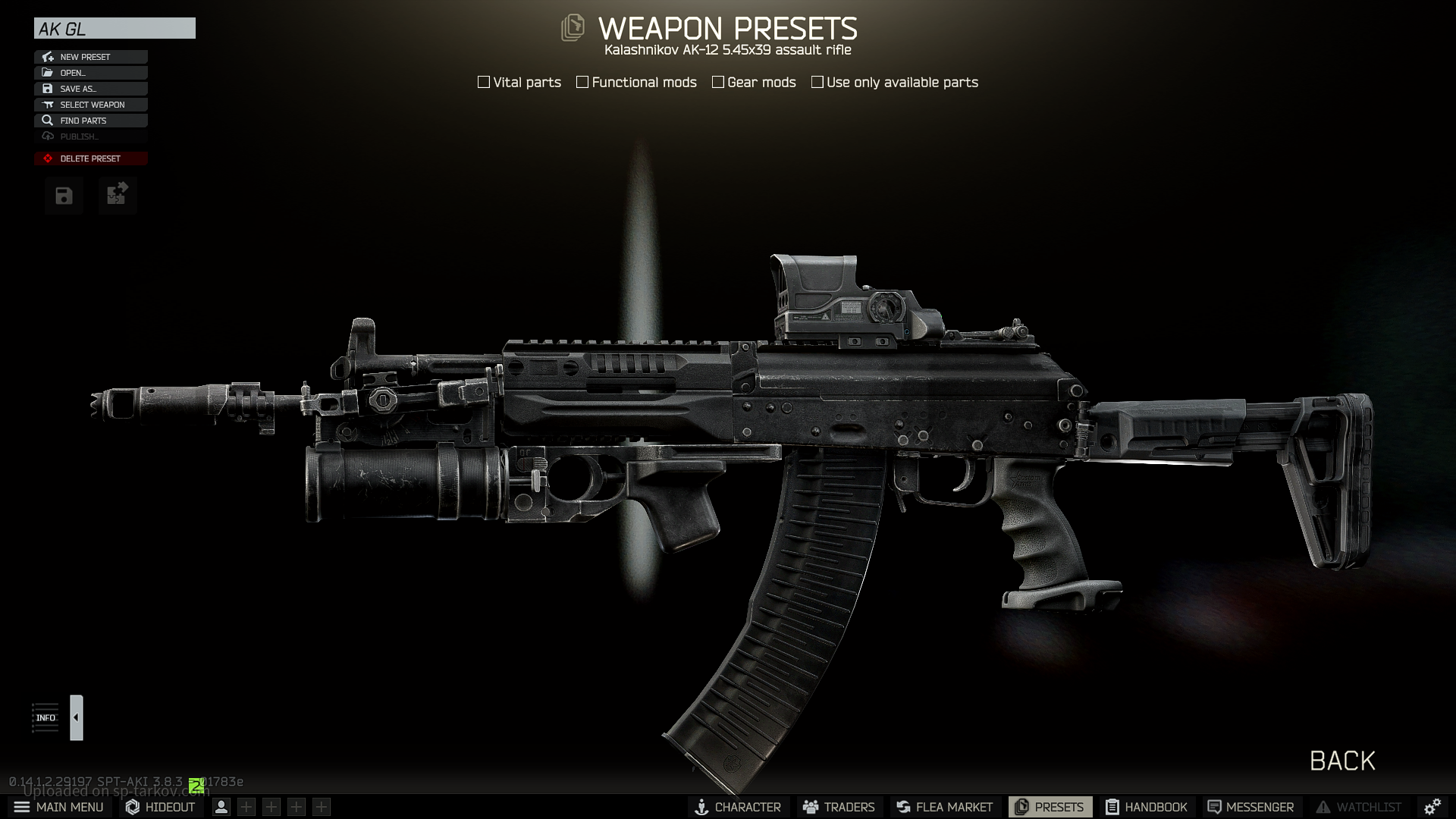Viewport: 1456px width, 819px height.
Task: Find parts for this build
Action: tap(90, 121)
